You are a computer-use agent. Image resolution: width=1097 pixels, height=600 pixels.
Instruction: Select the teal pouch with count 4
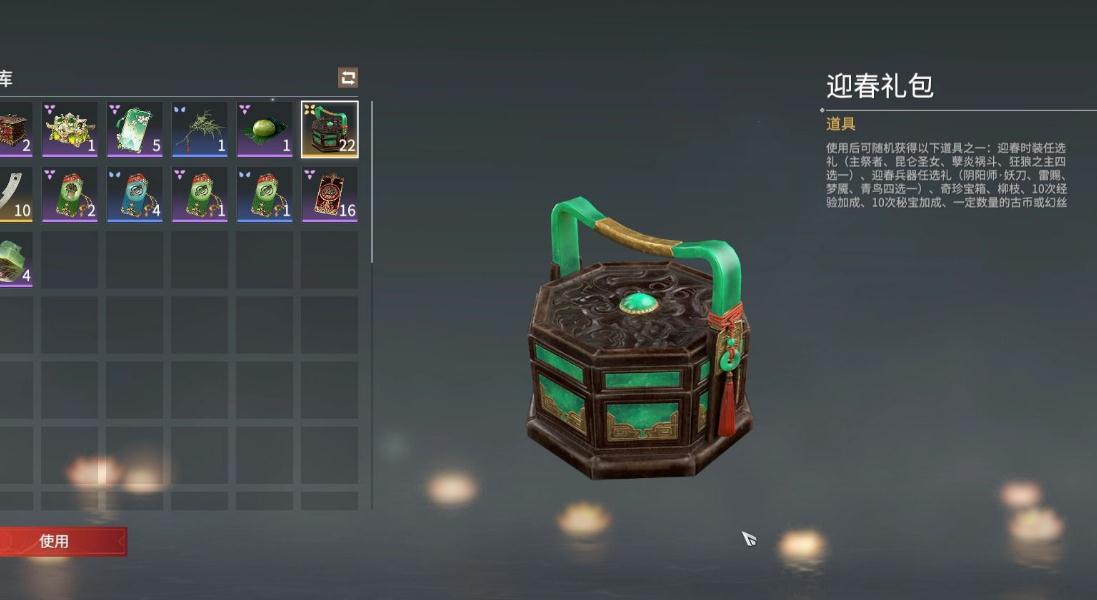(x=135, y=194)
